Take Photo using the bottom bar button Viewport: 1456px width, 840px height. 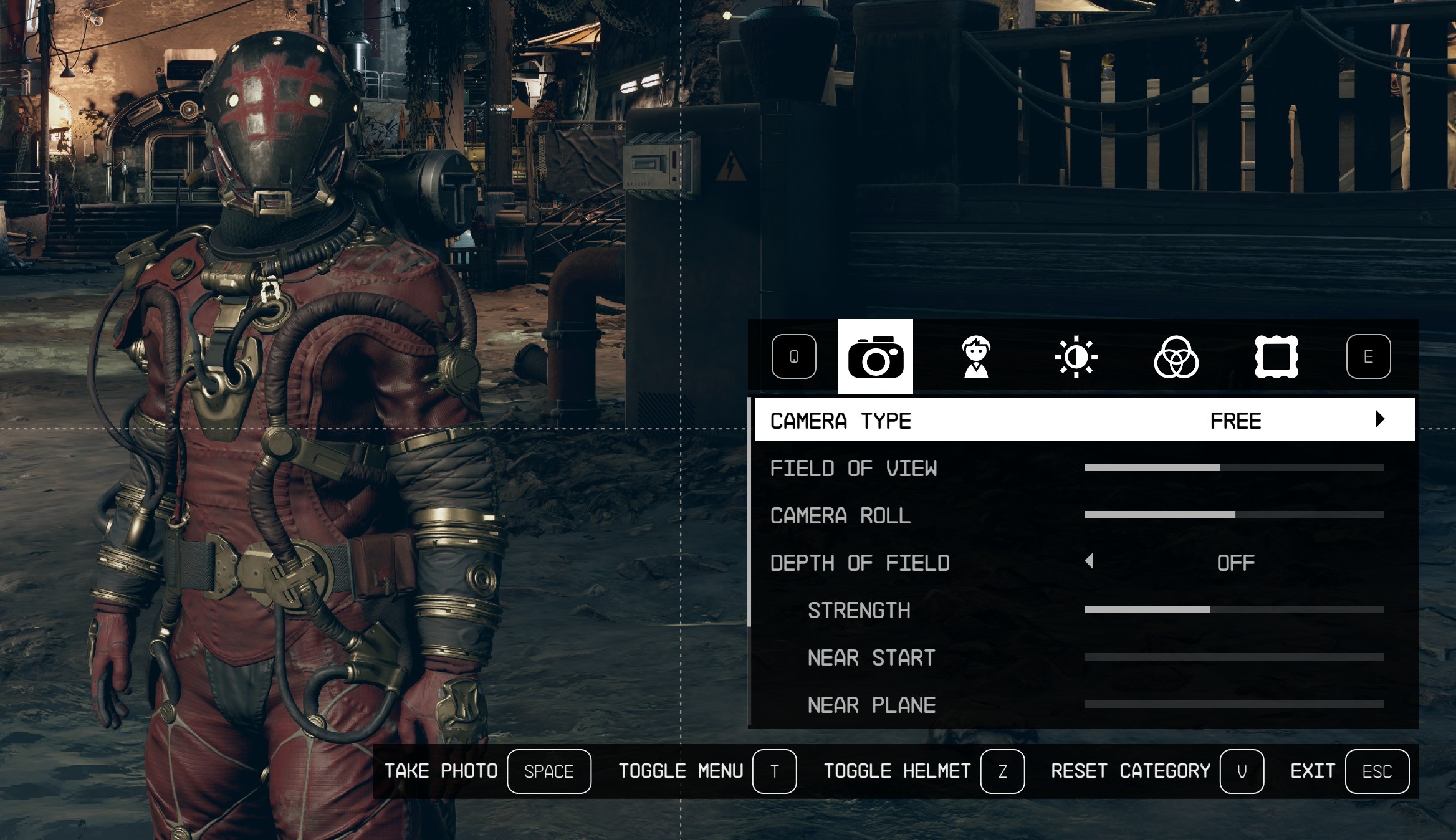(x=548, y=771)
